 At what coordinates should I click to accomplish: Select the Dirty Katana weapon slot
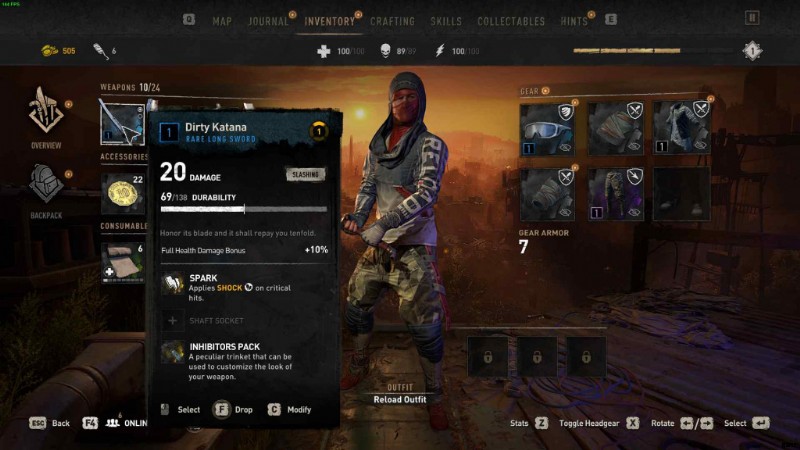point(122,123)
